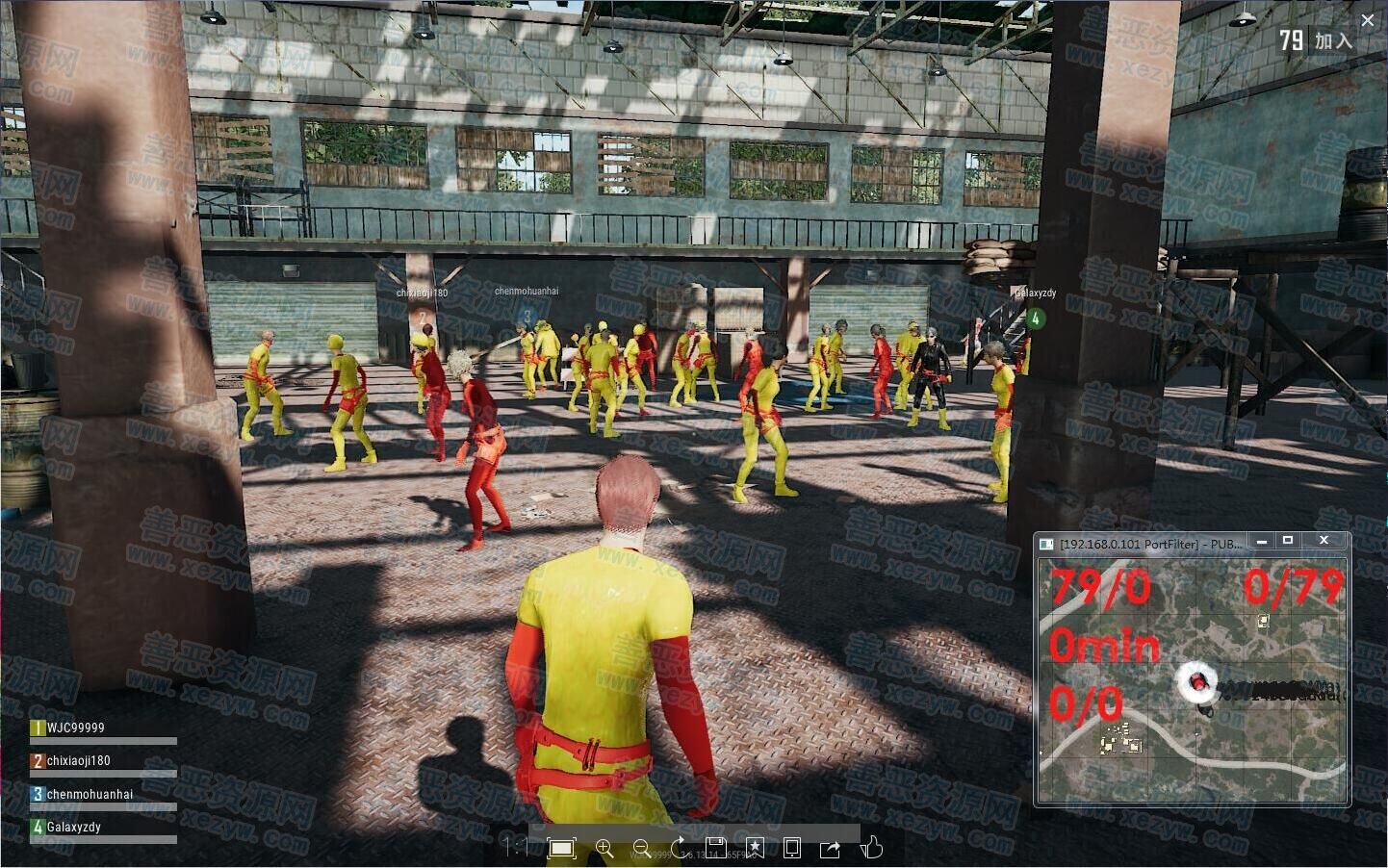Zoom in with the plus magnifier icon
This screenshot has height=868, width=1388.
[604, 848]
